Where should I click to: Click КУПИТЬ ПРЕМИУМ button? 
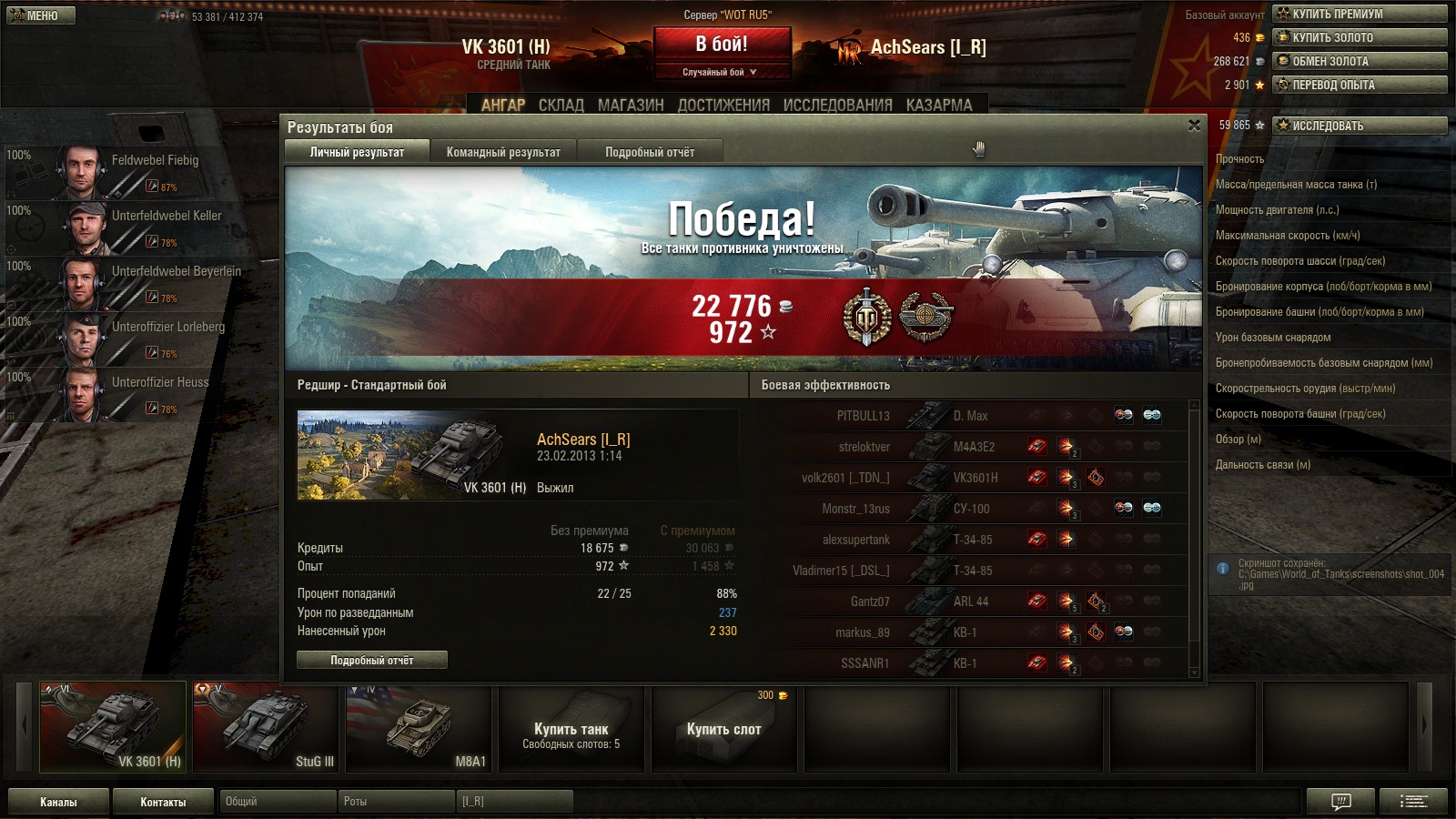1359,14
